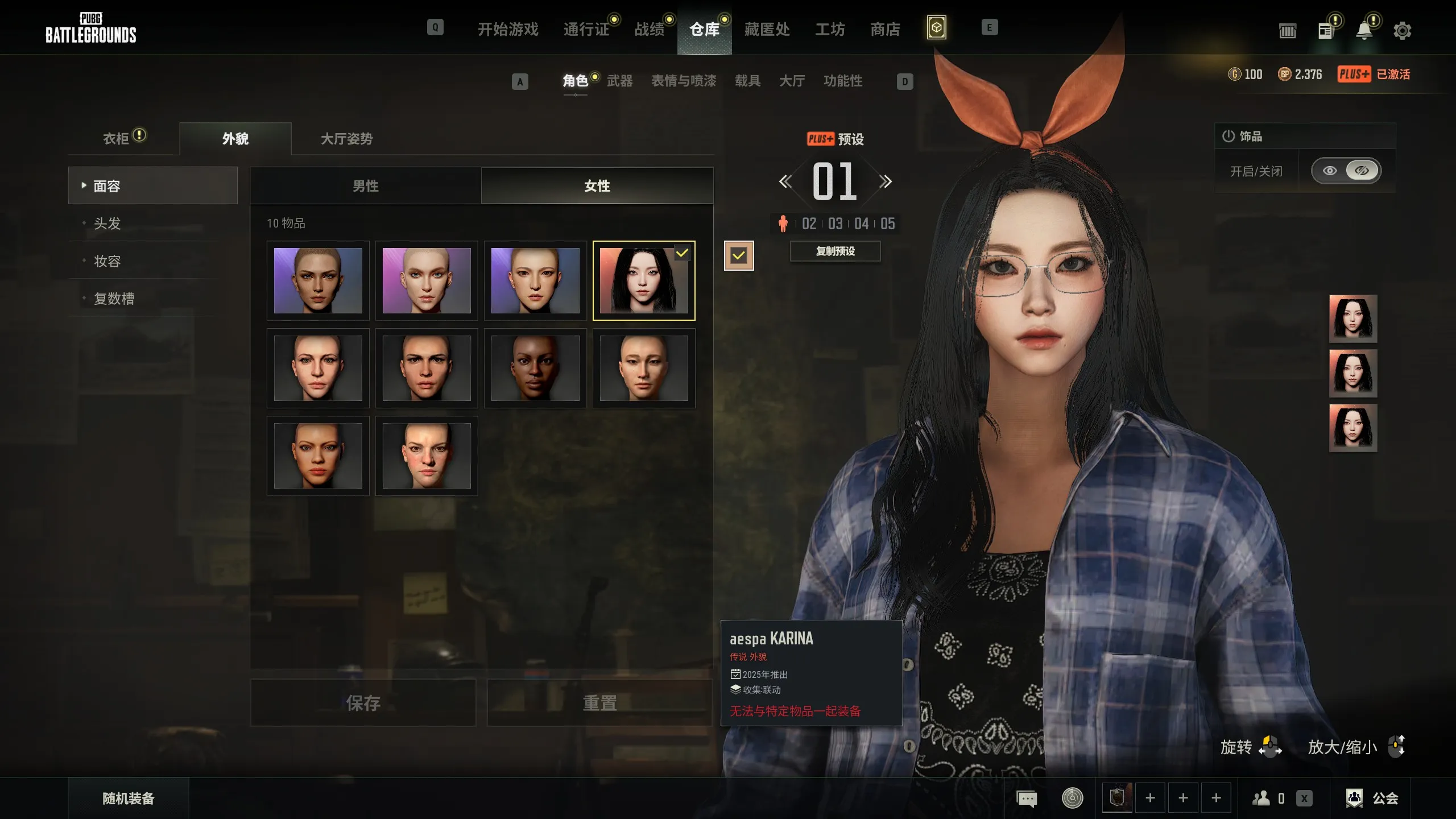Click 复制预设 (Copy Preset) button

835,251
